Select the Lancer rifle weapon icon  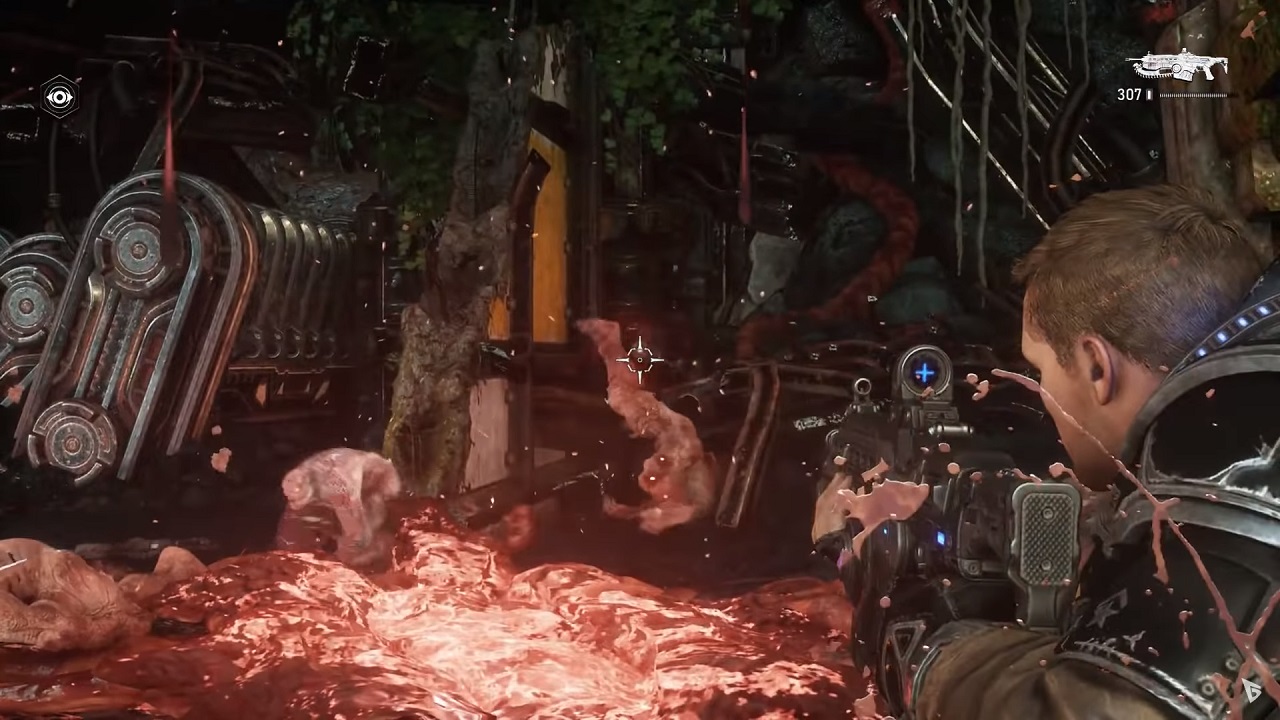pyautogui.click(x=1176, y=66)
